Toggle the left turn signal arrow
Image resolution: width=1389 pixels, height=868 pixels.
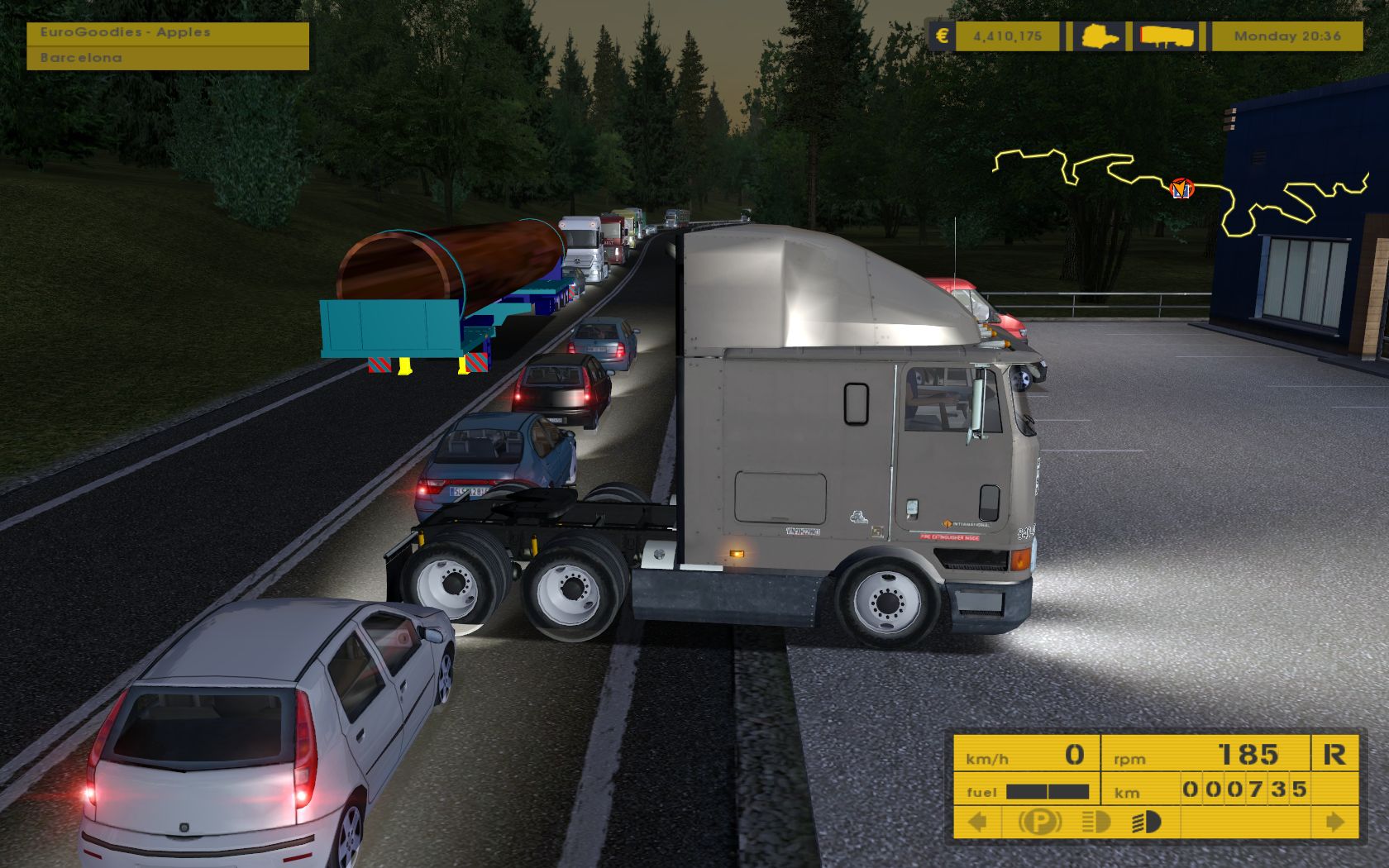[978, 822]
